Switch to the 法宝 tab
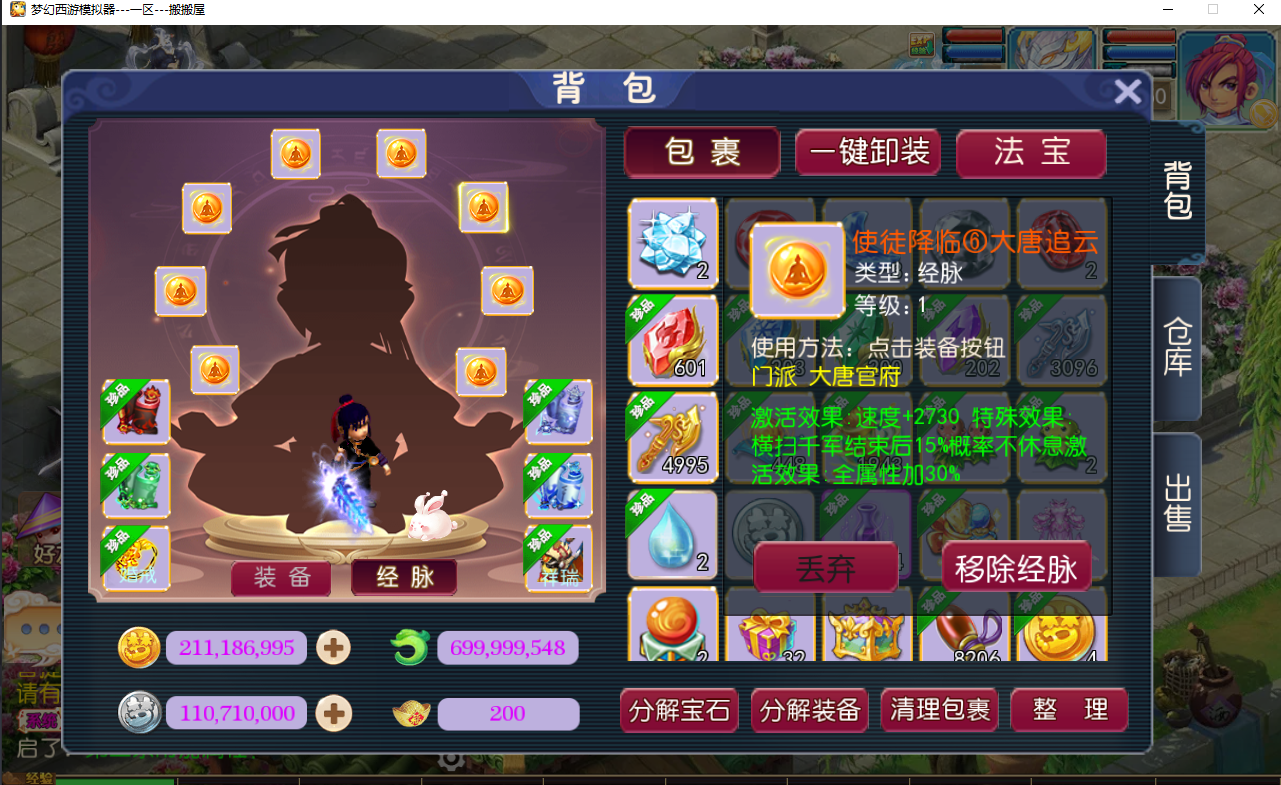1281x785 pixels. pos(1030,154)
